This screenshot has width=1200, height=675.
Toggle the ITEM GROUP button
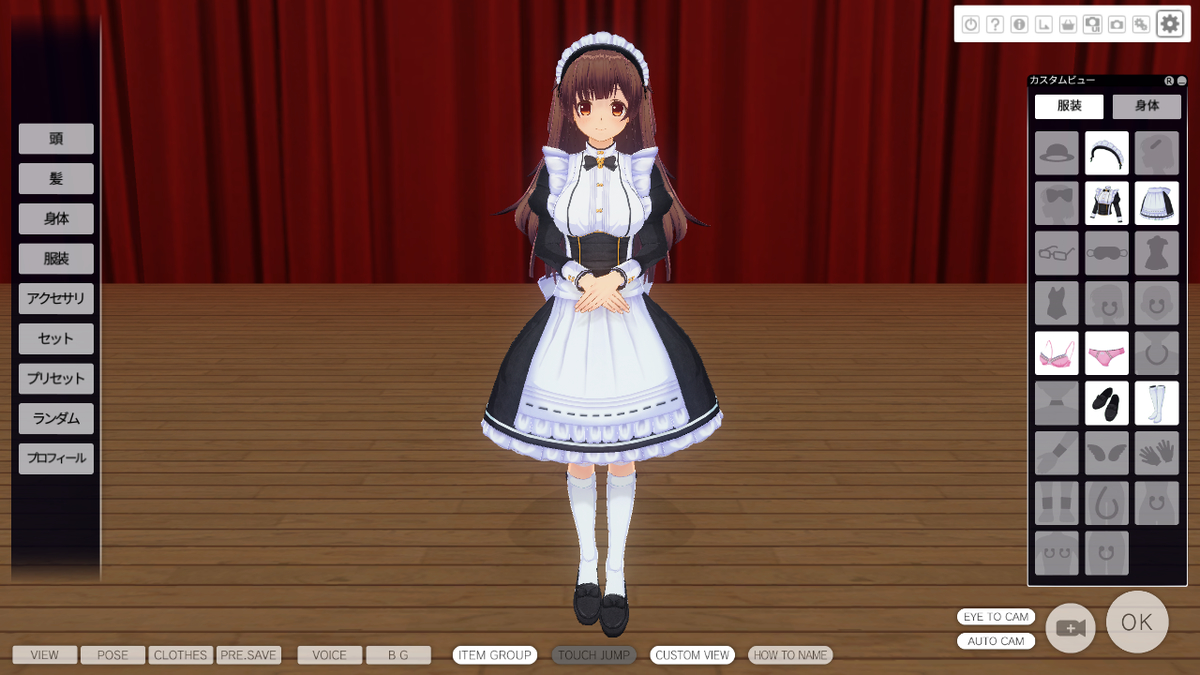pos(495,655)
